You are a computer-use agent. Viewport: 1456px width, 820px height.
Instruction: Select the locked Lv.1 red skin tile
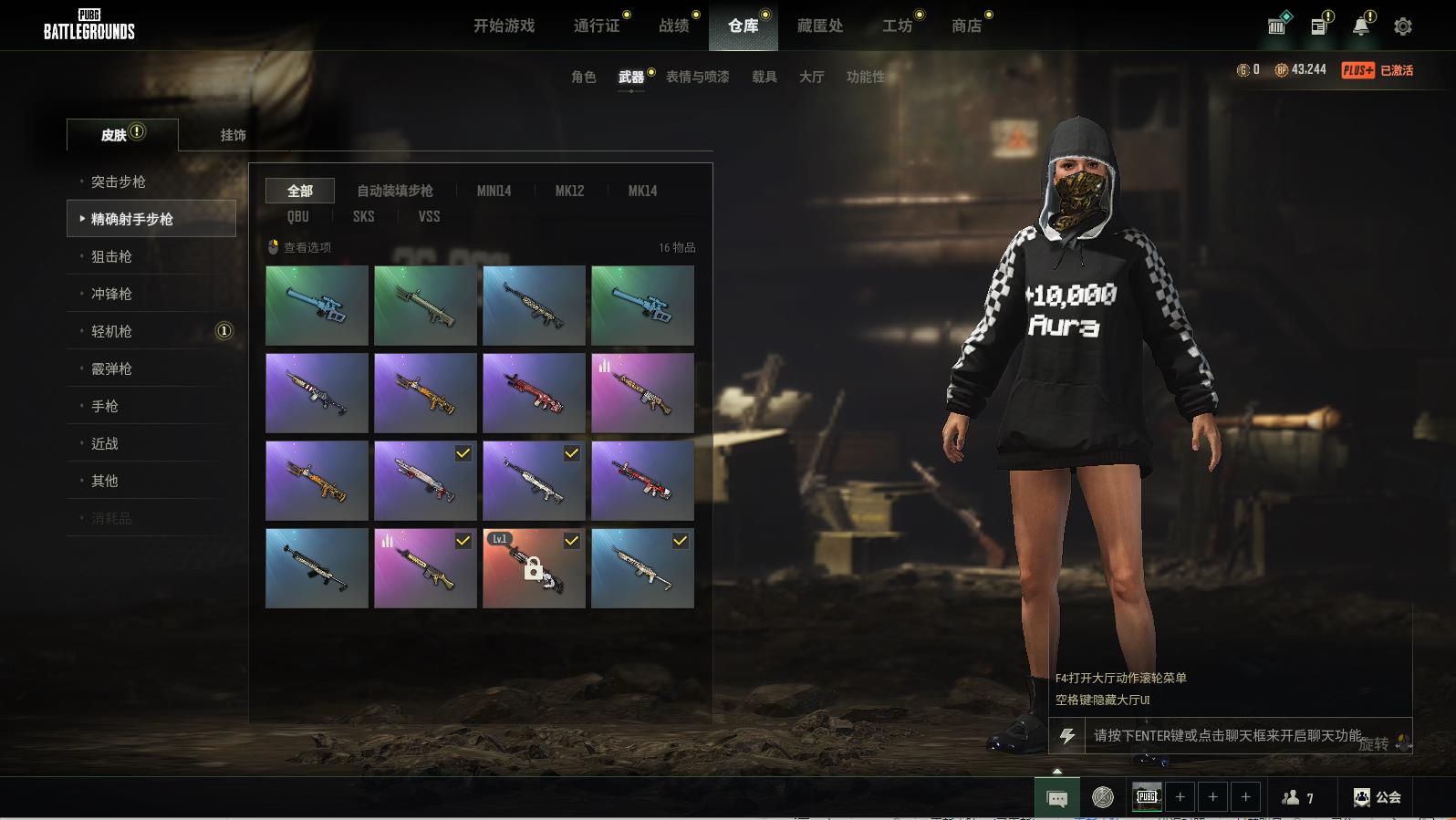tap(534, 568)
